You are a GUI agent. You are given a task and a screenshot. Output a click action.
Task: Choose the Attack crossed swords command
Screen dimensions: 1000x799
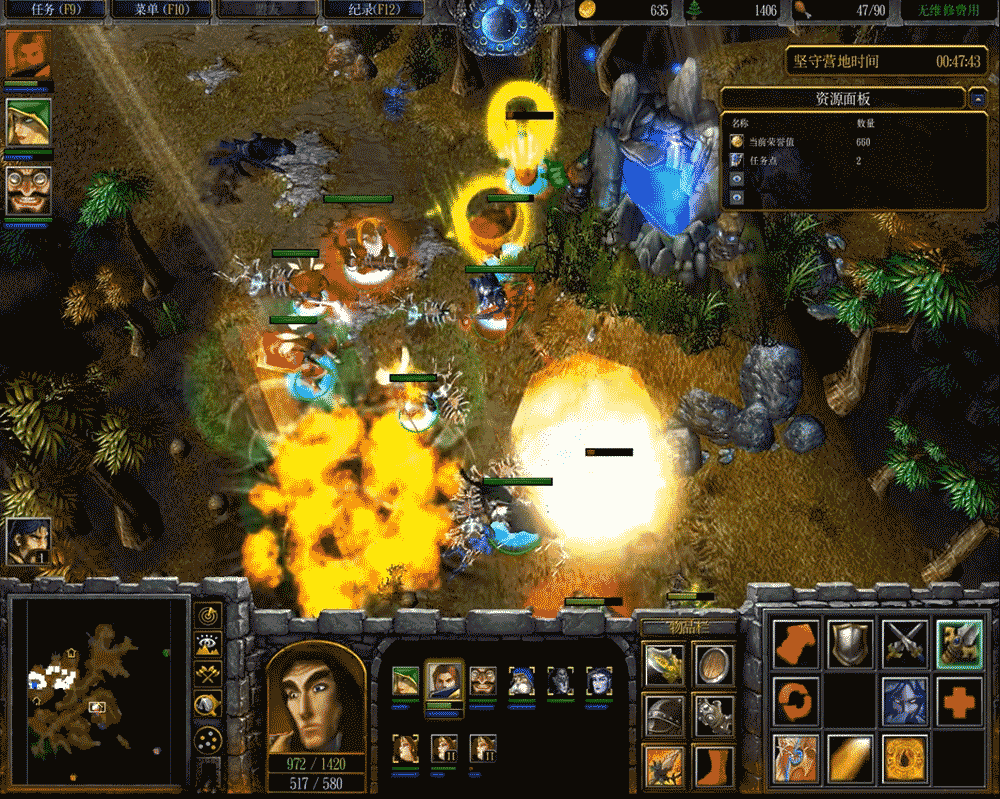click(x=905, y=643)
